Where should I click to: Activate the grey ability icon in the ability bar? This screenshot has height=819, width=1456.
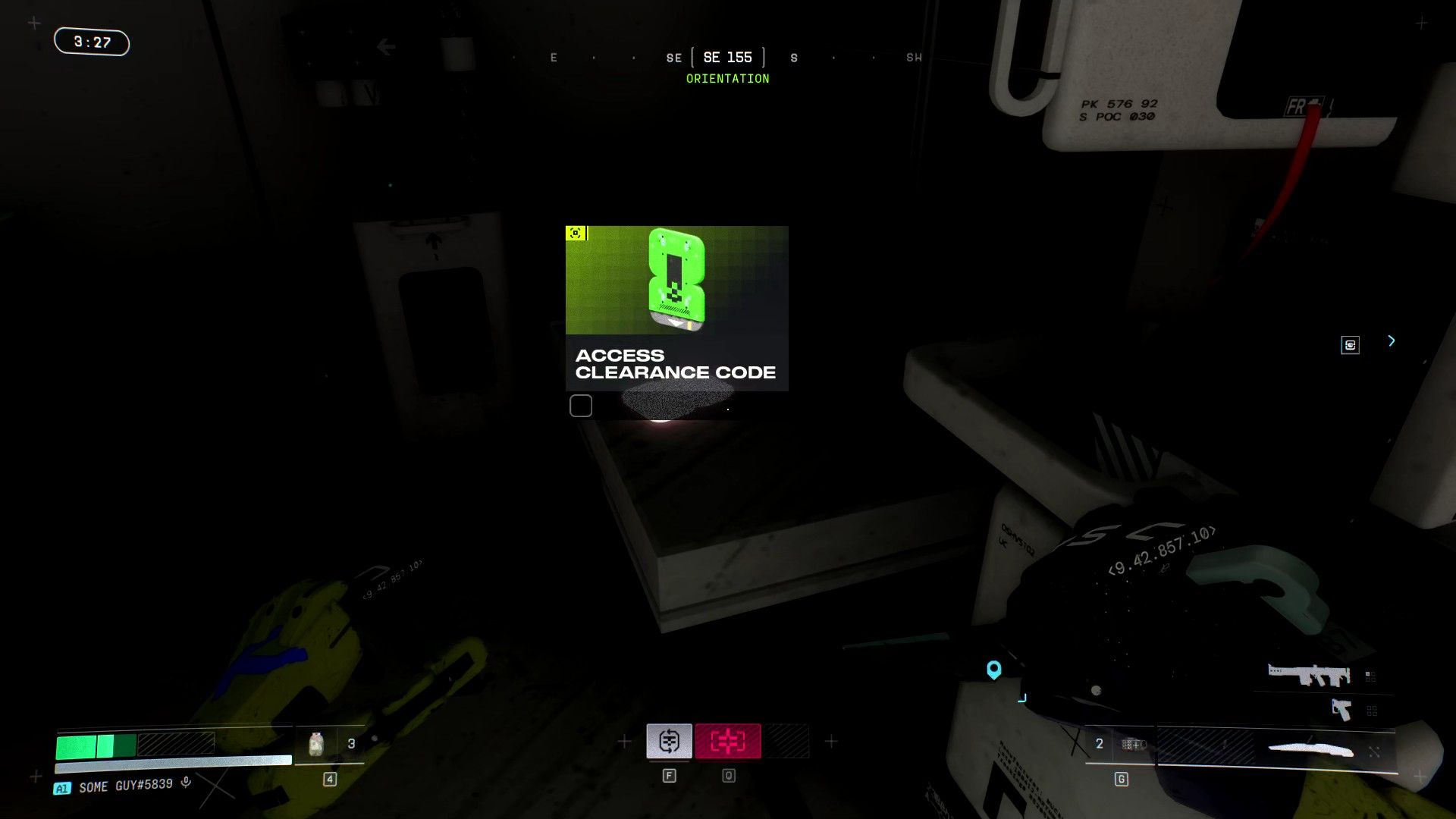[x=669, y=741]
